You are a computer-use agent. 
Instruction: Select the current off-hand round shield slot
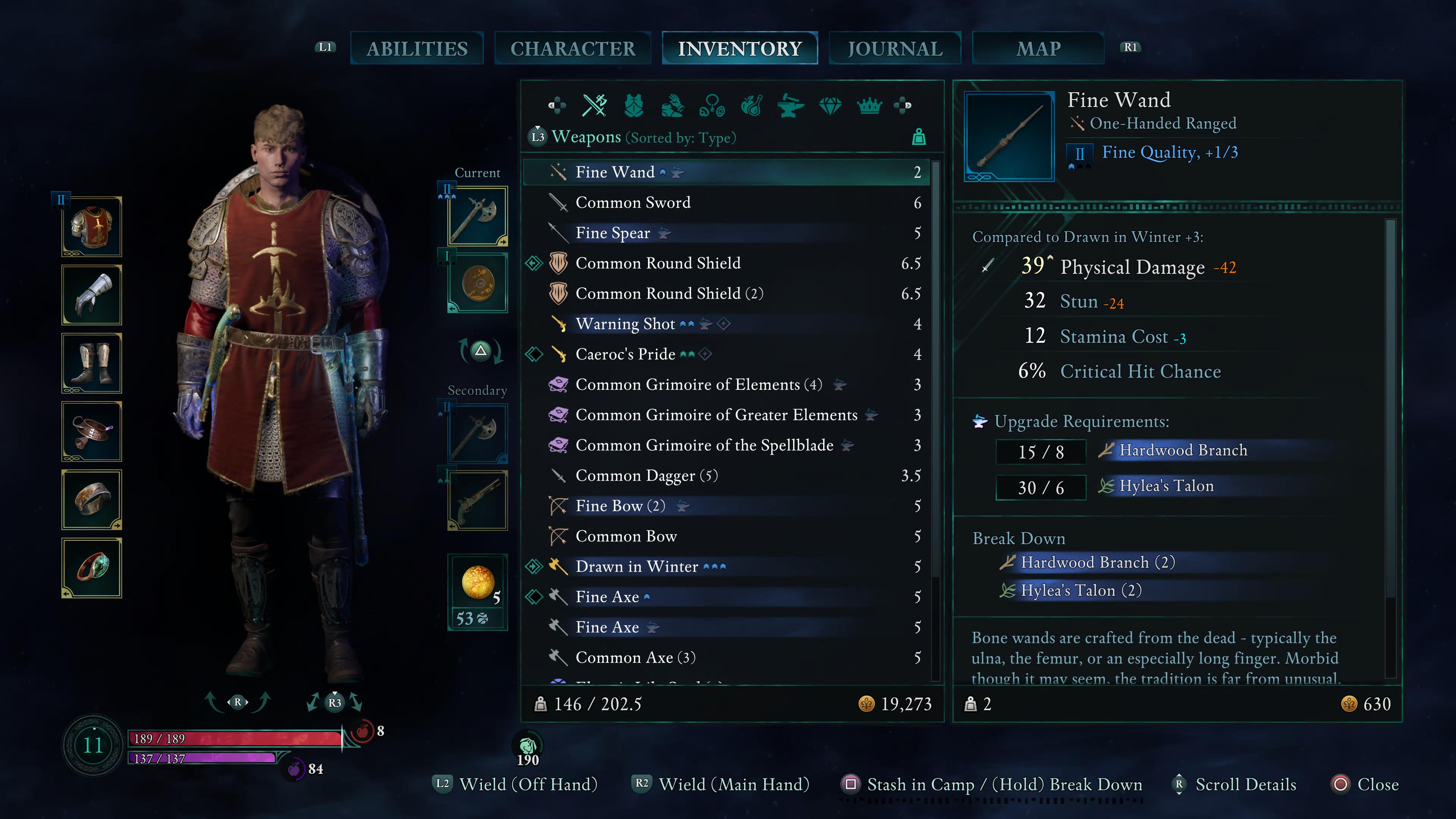click(478, 282)
